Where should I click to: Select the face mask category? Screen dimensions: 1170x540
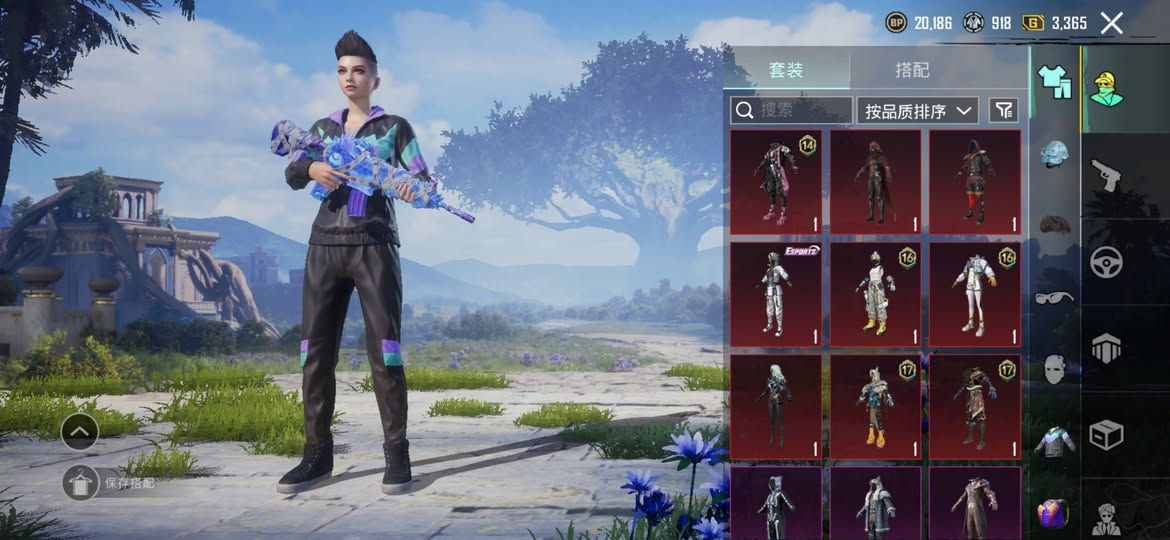[x=1055, y=369]
